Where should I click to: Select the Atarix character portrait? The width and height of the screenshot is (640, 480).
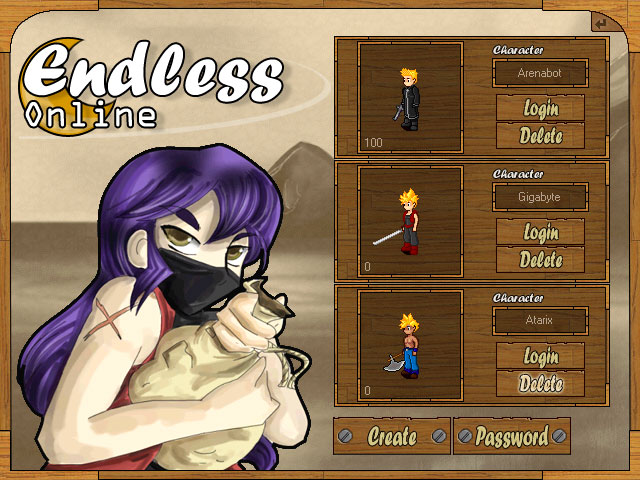coord(410,344)
